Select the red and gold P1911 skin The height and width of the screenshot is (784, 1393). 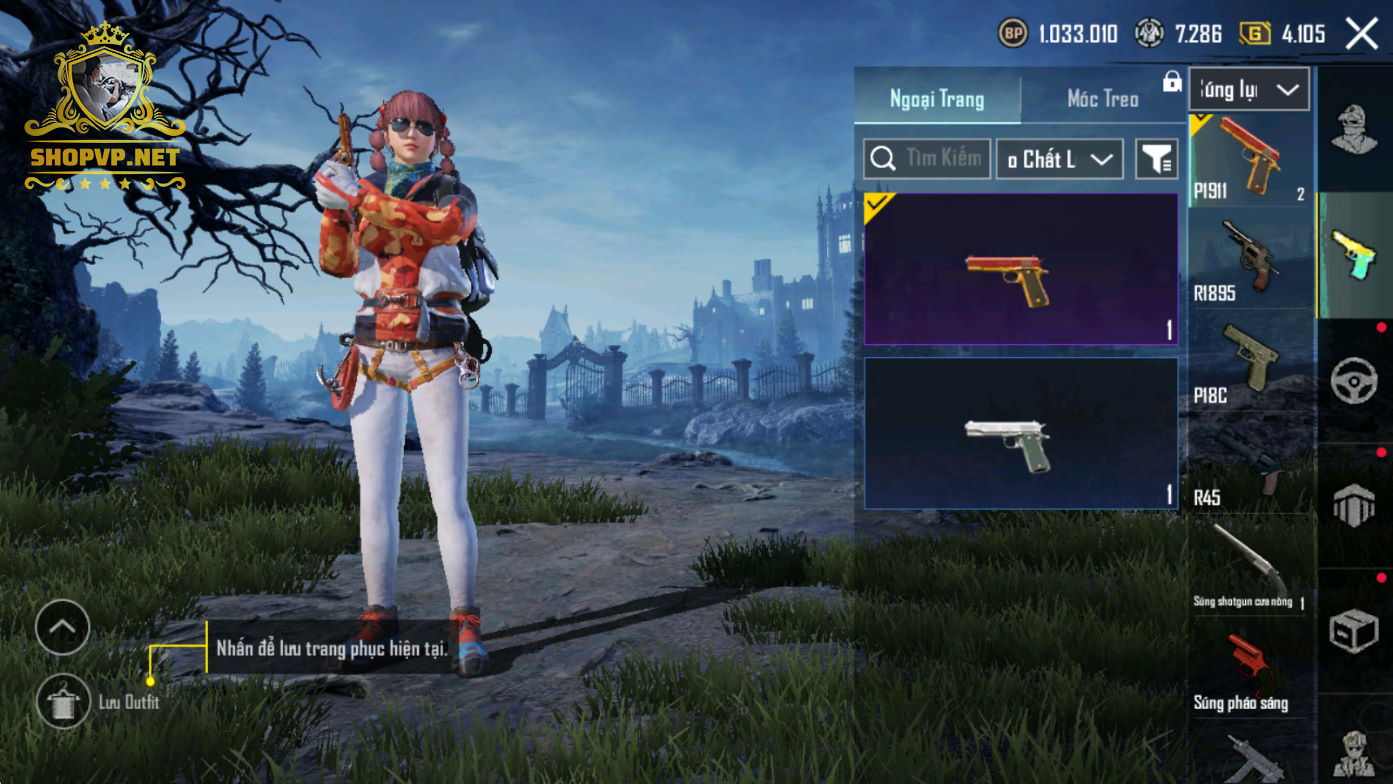(x=1021, y=269)
